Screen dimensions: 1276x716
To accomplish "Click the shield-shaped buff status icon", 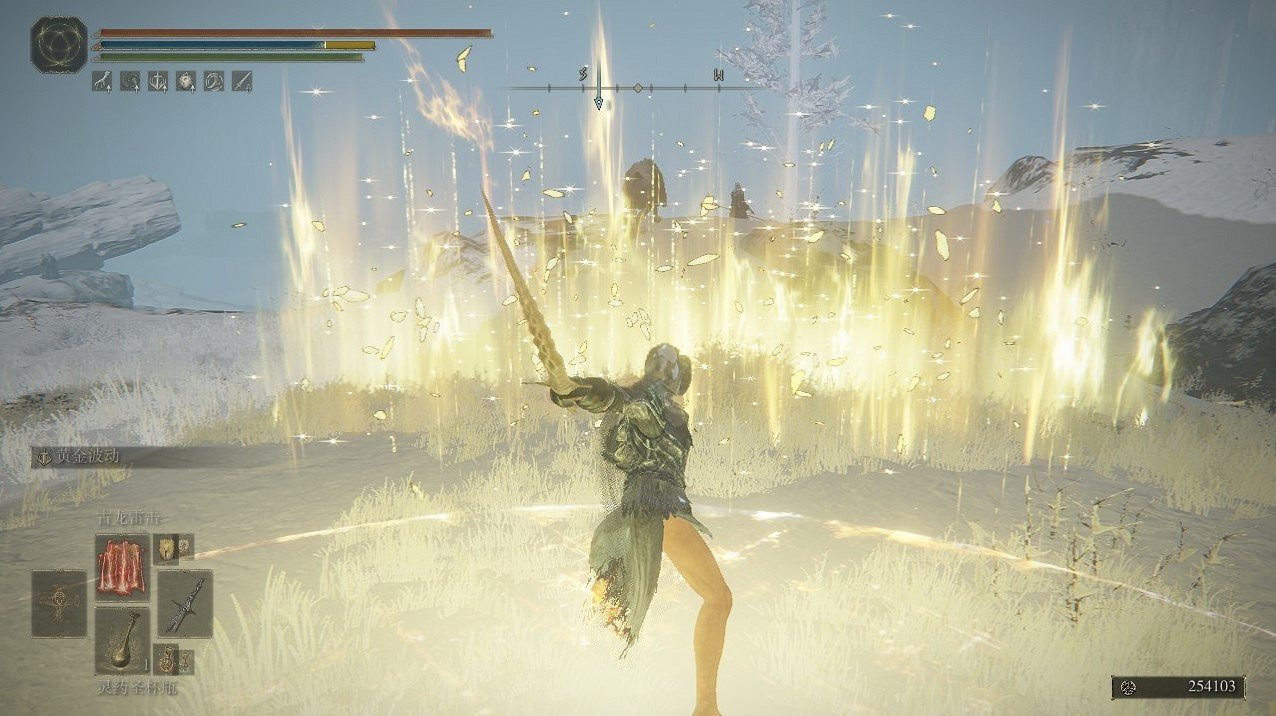I will [158, 81].
